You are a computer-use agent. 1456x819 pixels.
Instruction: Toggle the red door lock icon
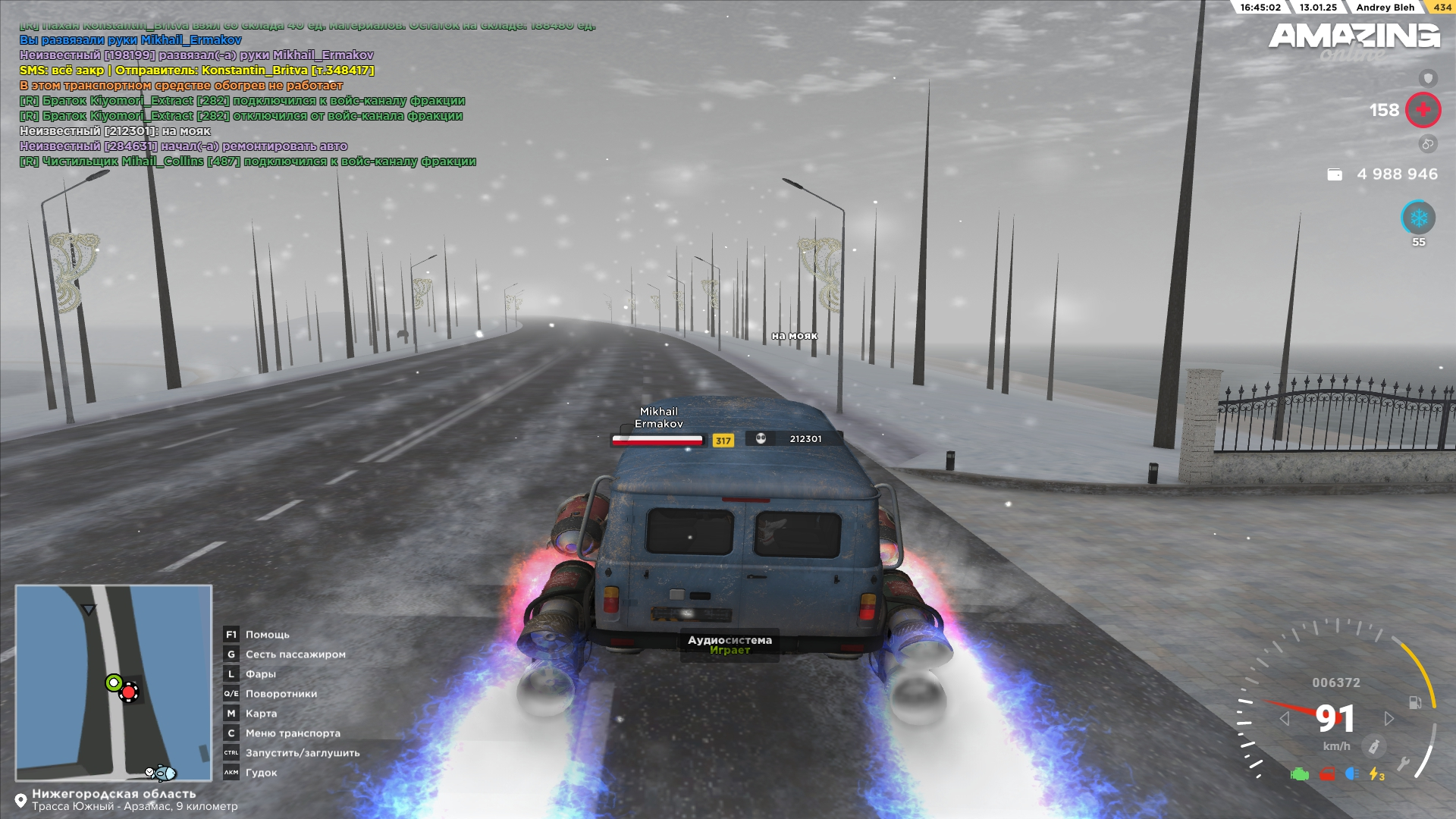pyautogui.click(x=1326, y=774)
